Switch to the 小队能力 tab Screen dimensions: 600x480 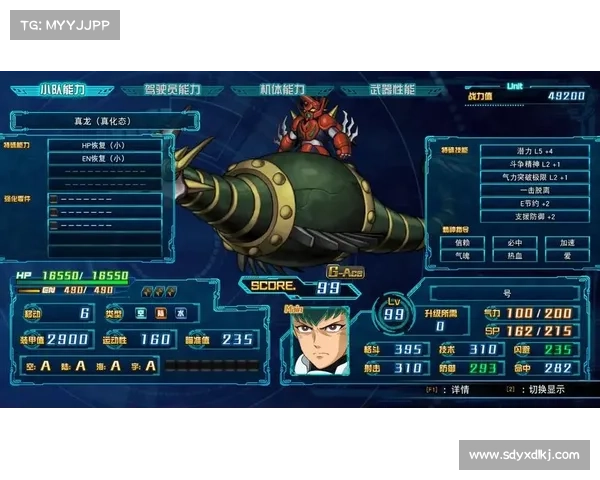click(x=62, y=90)
